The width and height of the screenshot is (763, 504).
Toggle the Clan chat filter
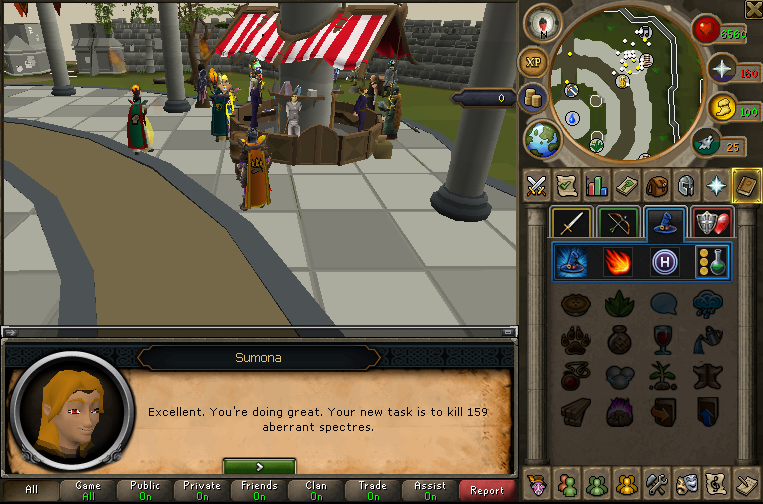[316, 490]
